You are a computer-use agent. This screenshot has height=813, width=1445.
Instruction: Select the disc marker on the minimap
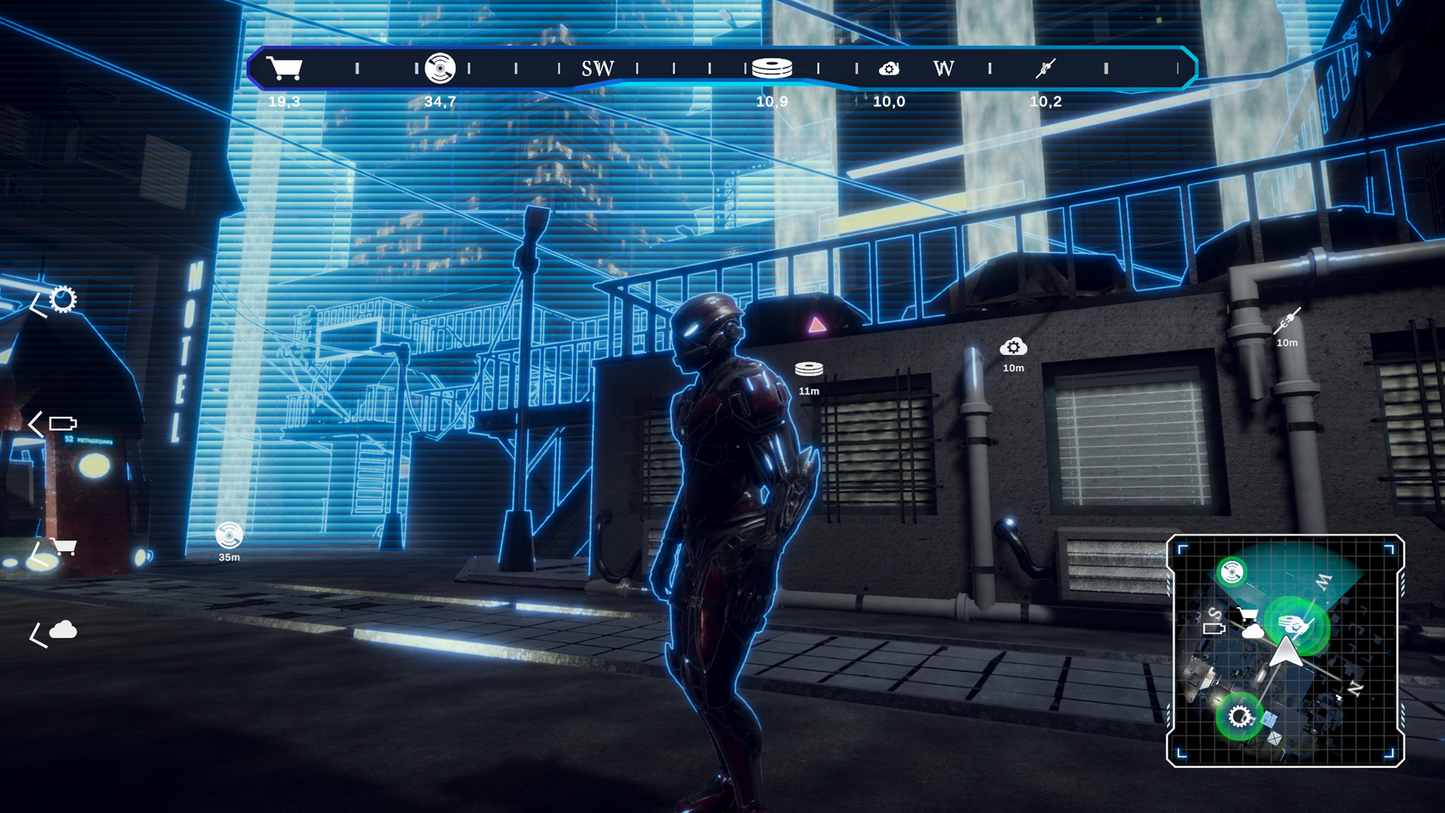(x=1232, y=572)
